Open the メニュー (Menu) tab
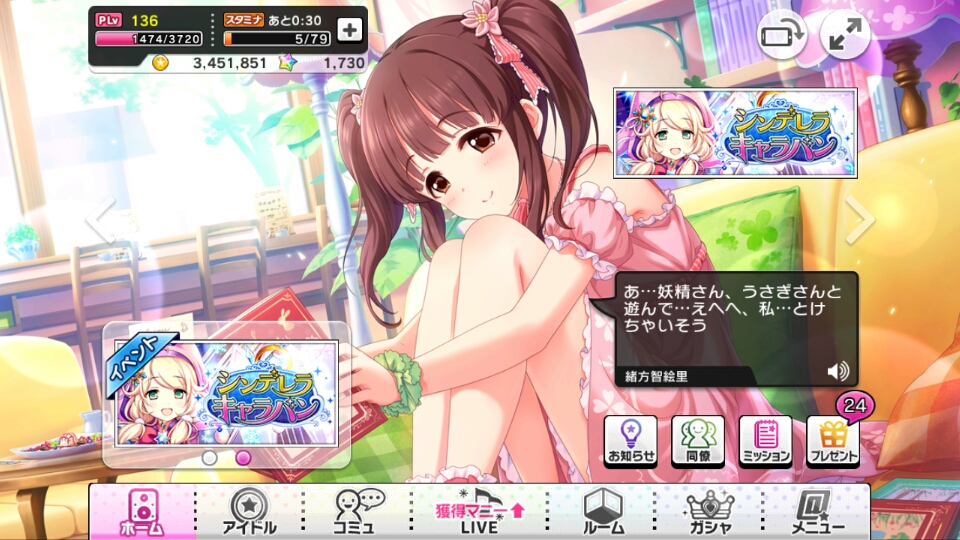This screenshot has width=960, height=540. click(817, 512)
